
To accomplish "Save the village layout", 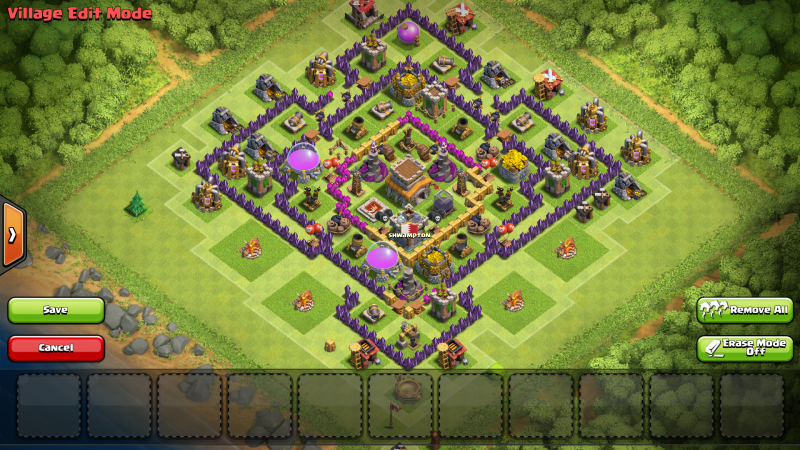I will 56,310.
